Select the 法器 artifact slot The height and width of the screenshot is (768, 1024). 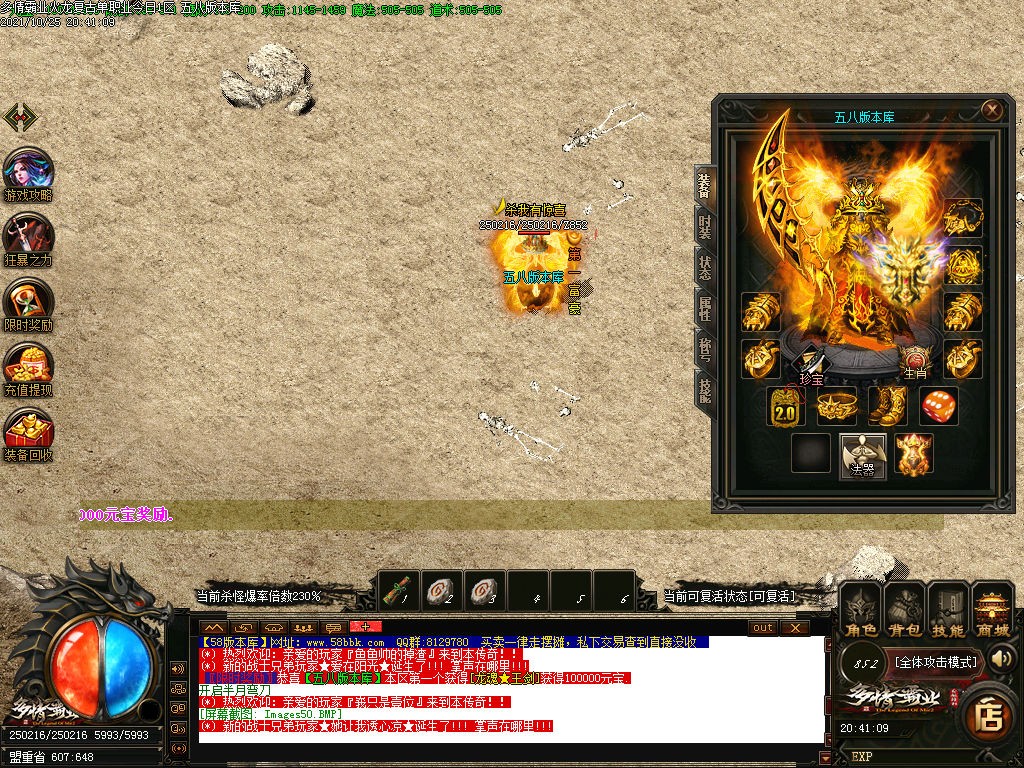click(862, 455)
